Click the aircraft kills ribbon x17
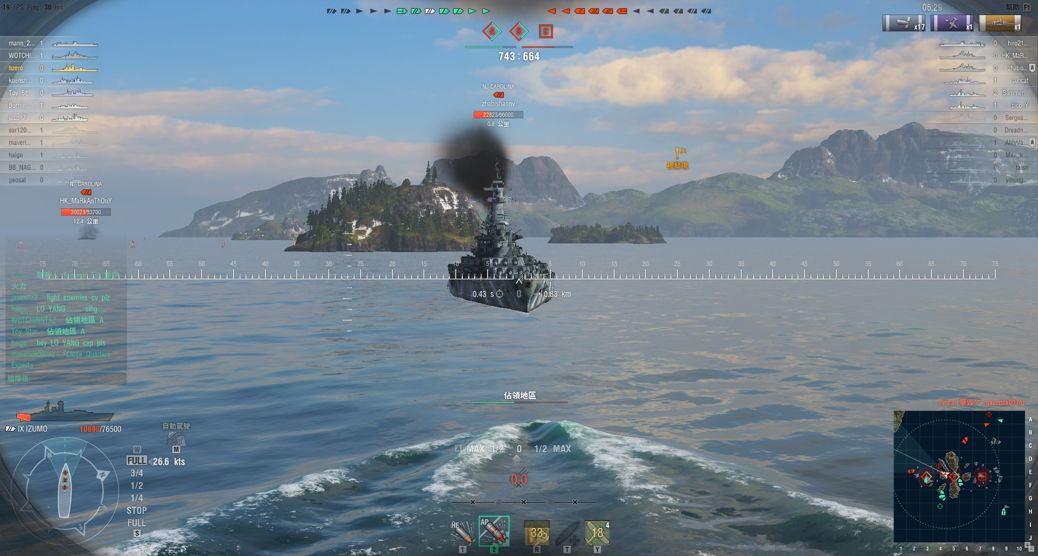Viewport: 1038px width, 556px height. 903,23
